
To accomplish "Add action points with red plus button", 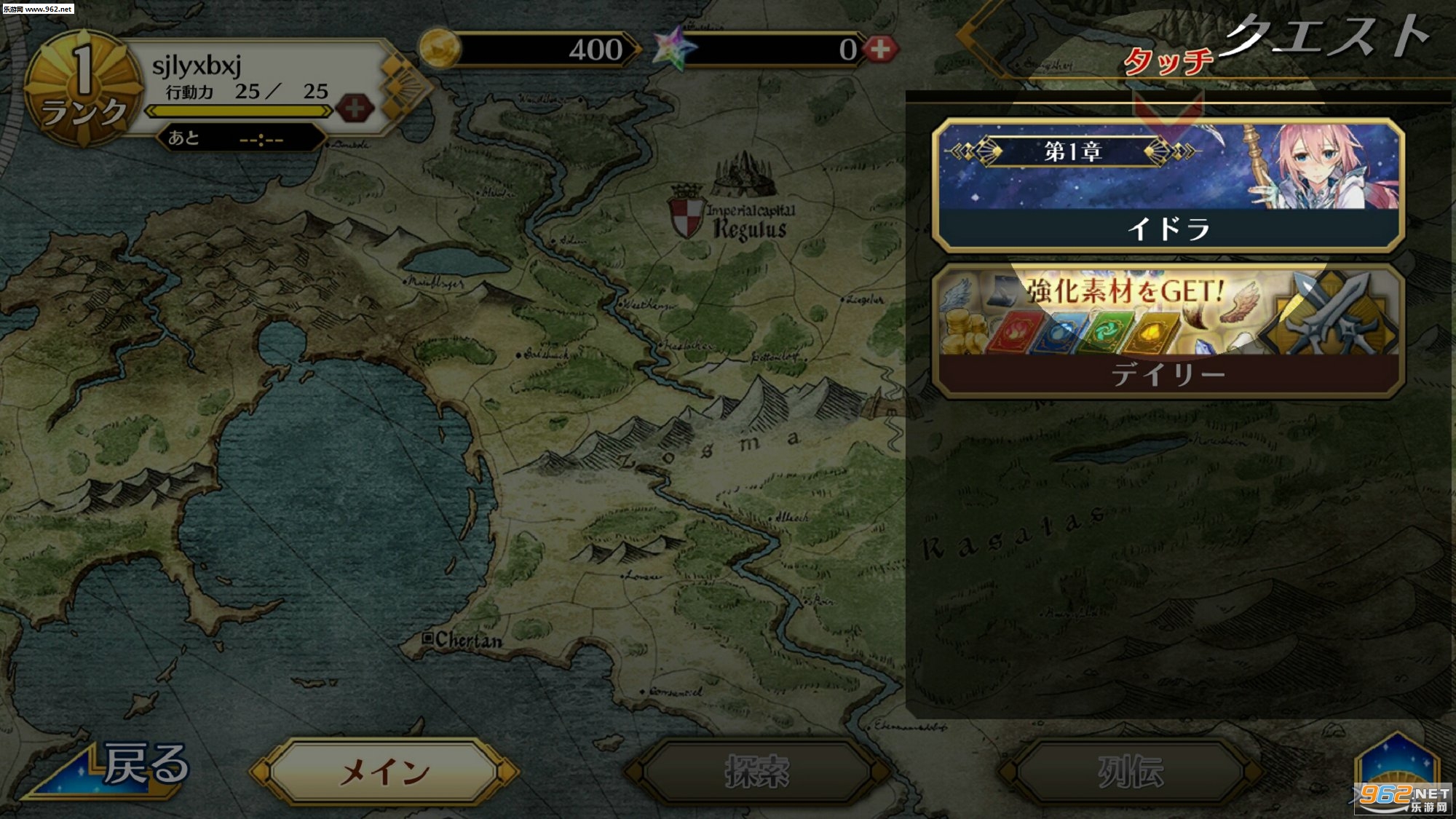I will pos(355,109).
